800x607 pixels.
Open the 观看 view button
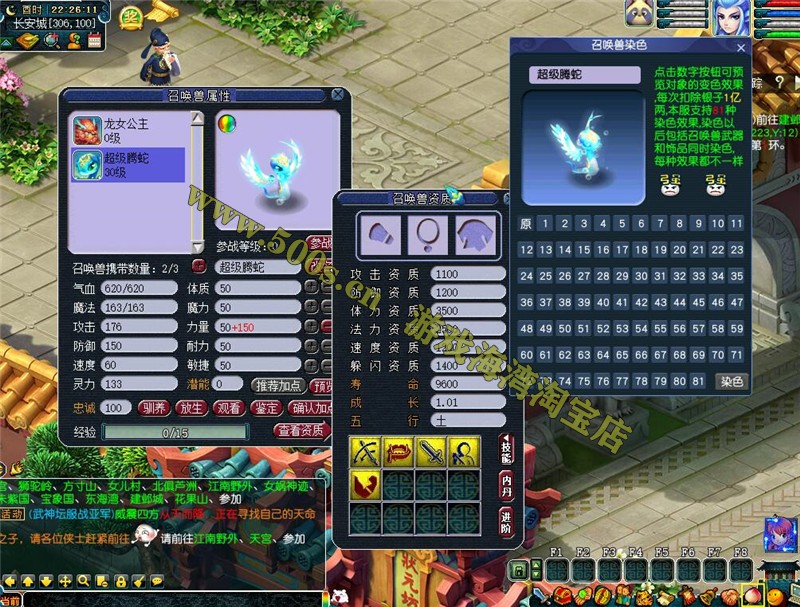coord(229,408)
